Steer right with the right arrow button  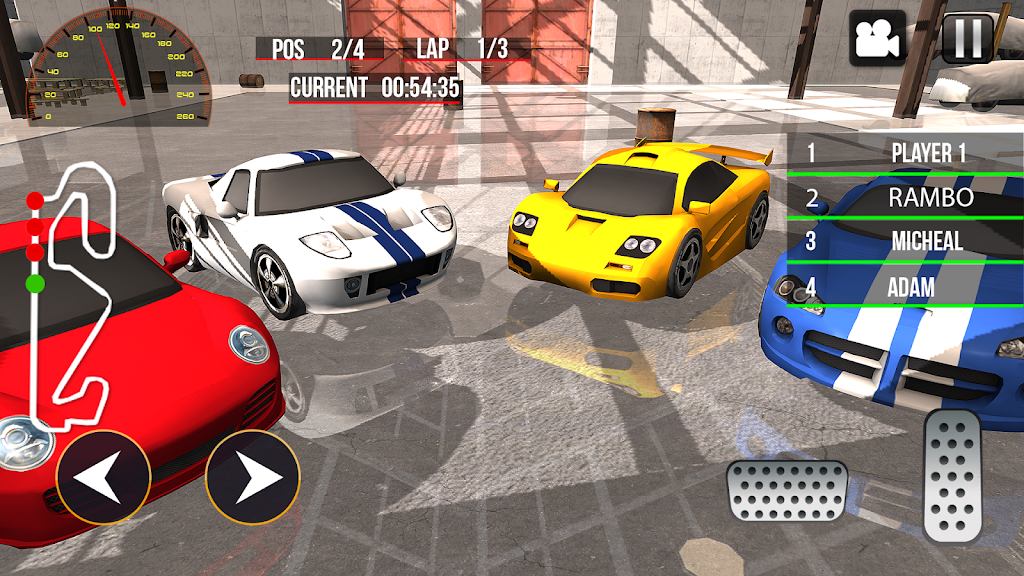(x=252, y=477)
